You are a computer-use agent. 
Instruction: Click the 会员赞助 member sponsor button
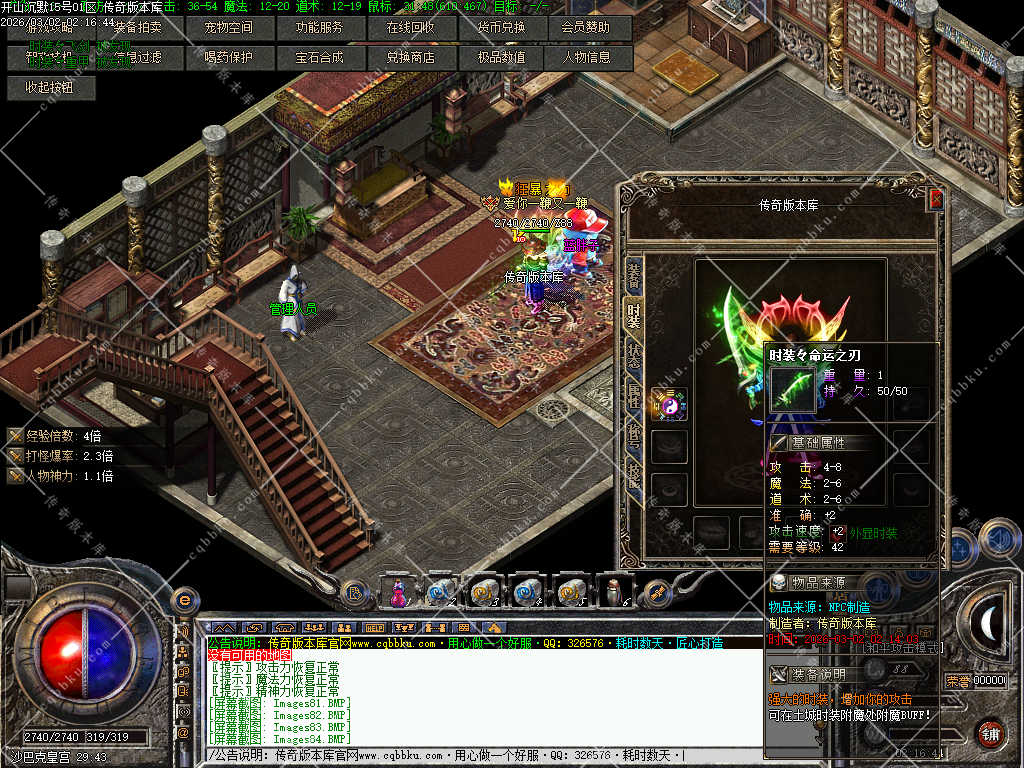point(586,28)
